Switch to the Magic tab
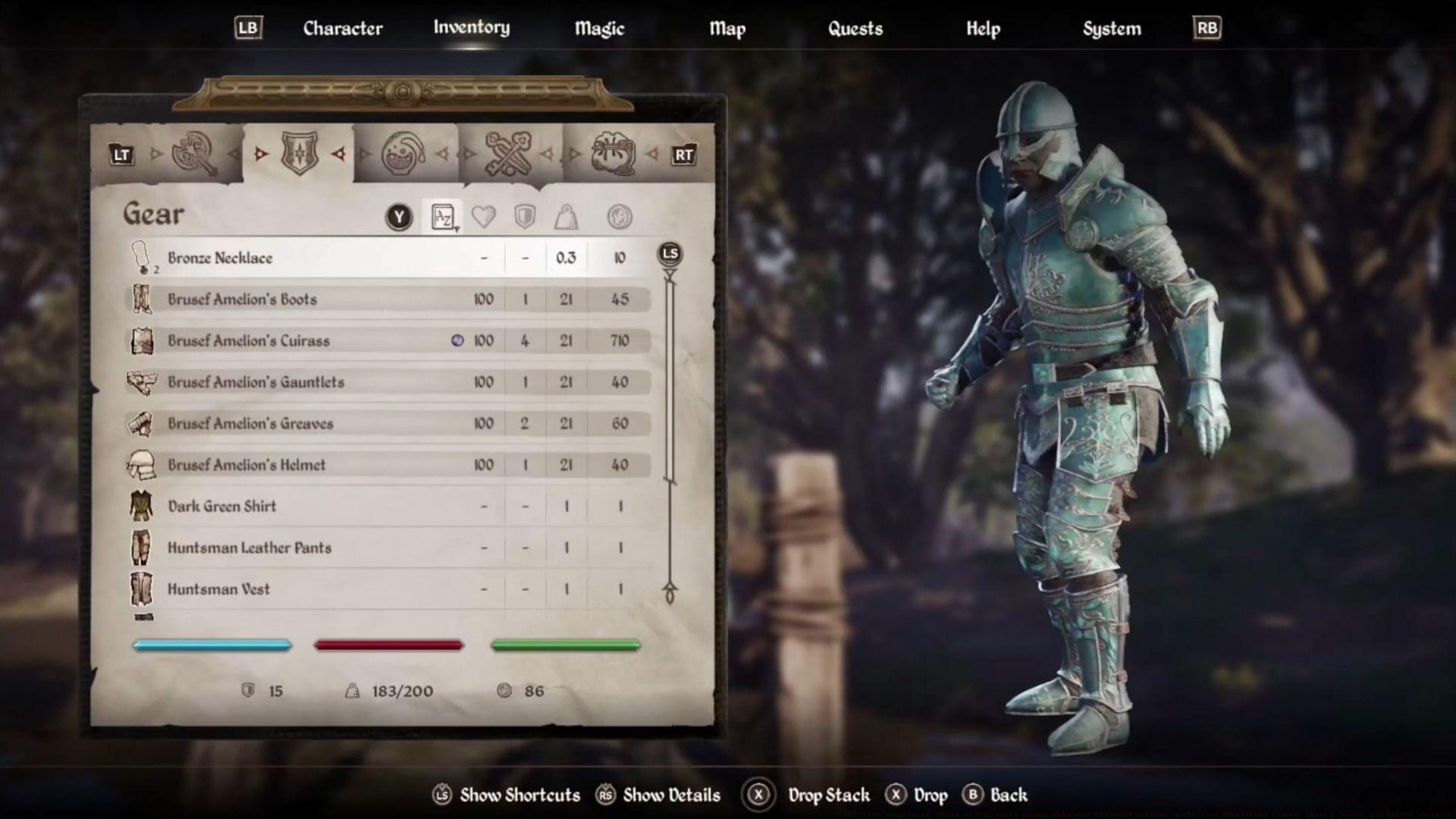1456x819 pixels. pyautogui.click(x=599, y=29)
